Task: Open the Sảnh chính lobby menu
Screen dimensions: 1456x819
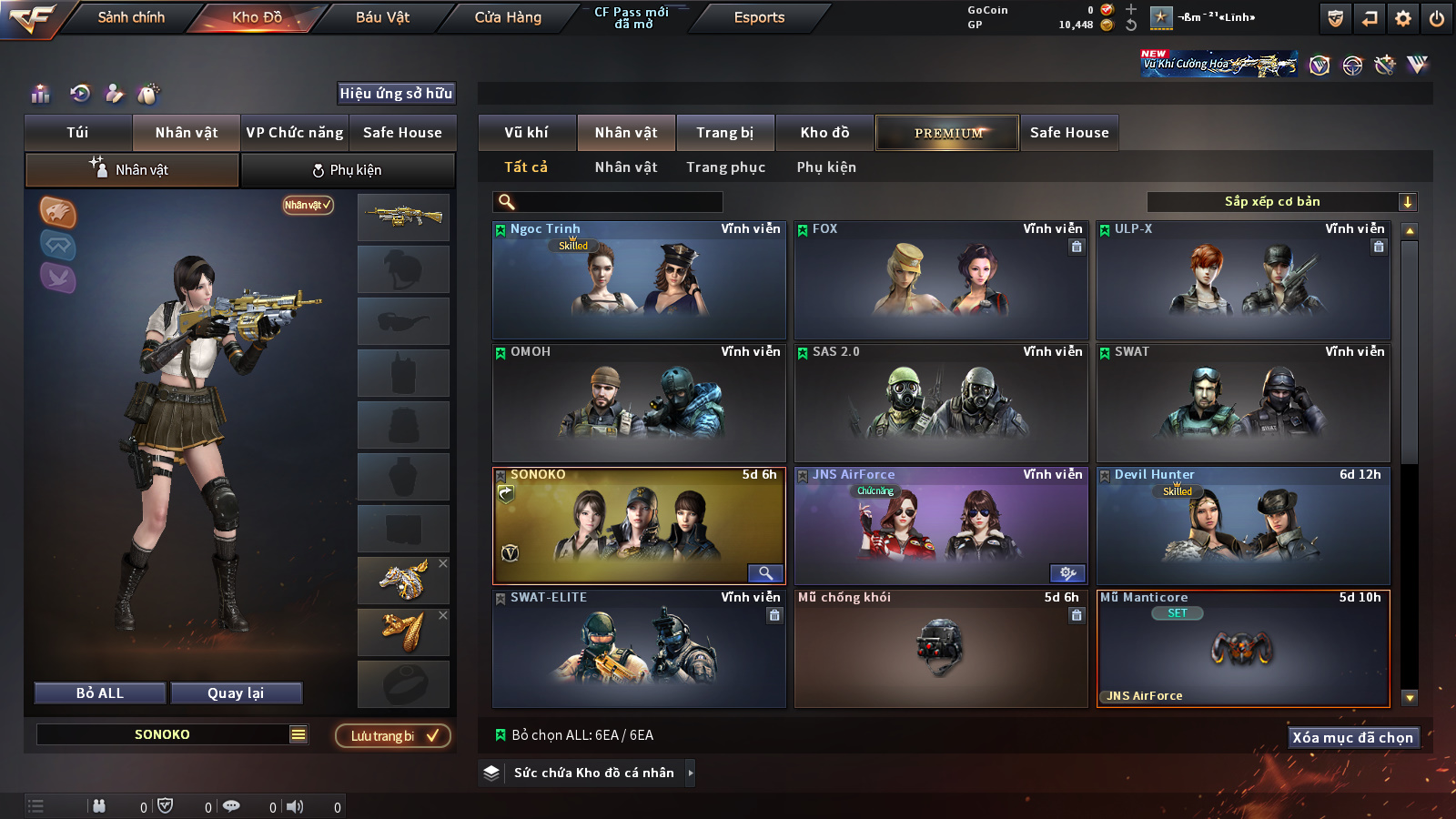Action: (x=131, y=17)
